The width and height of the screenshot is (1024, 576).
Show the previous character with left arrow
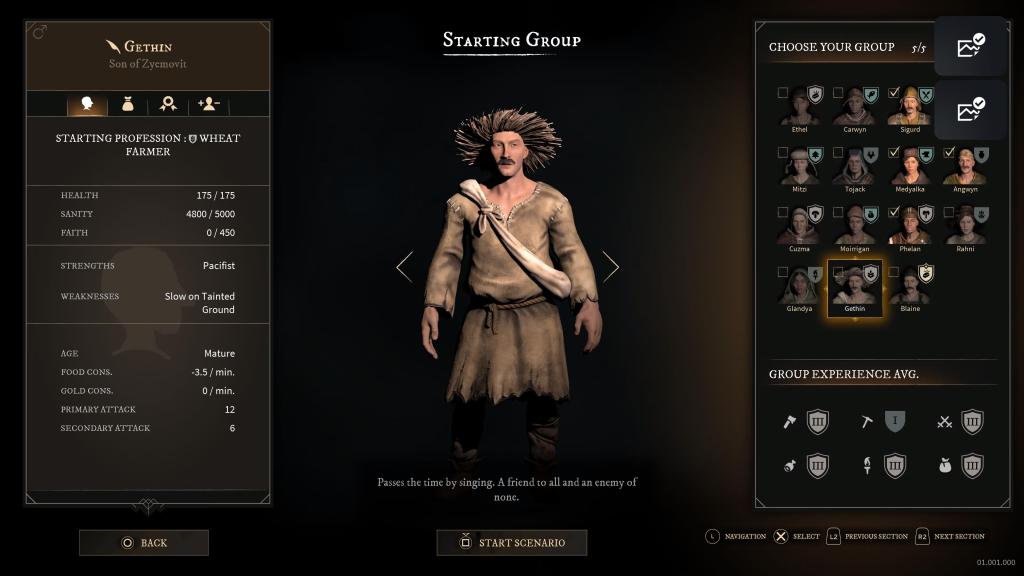(x=404, y=266)
